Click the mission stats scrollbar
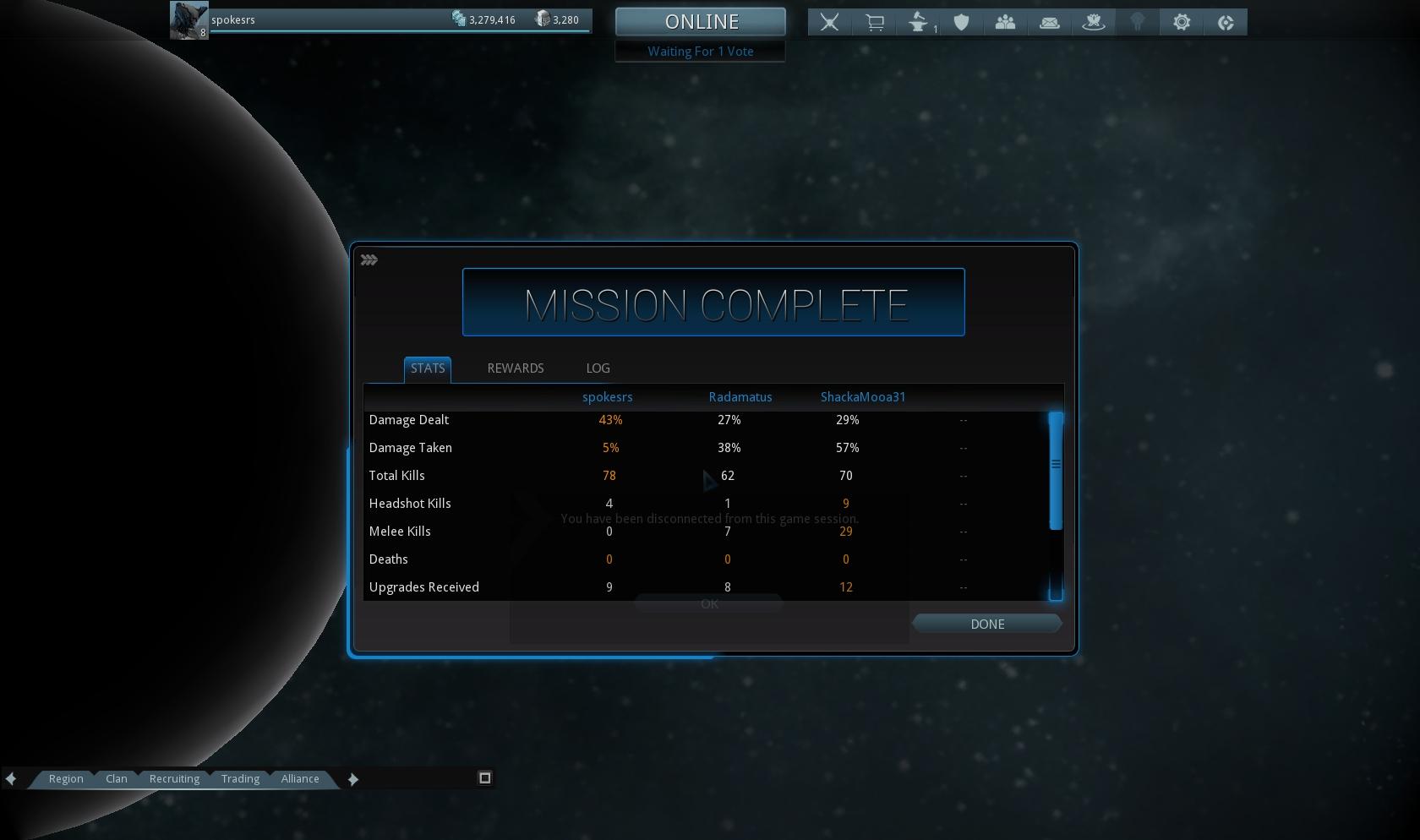Image resolution: width=1420 pixels, height=840 pixels. tap(1056, 471)
